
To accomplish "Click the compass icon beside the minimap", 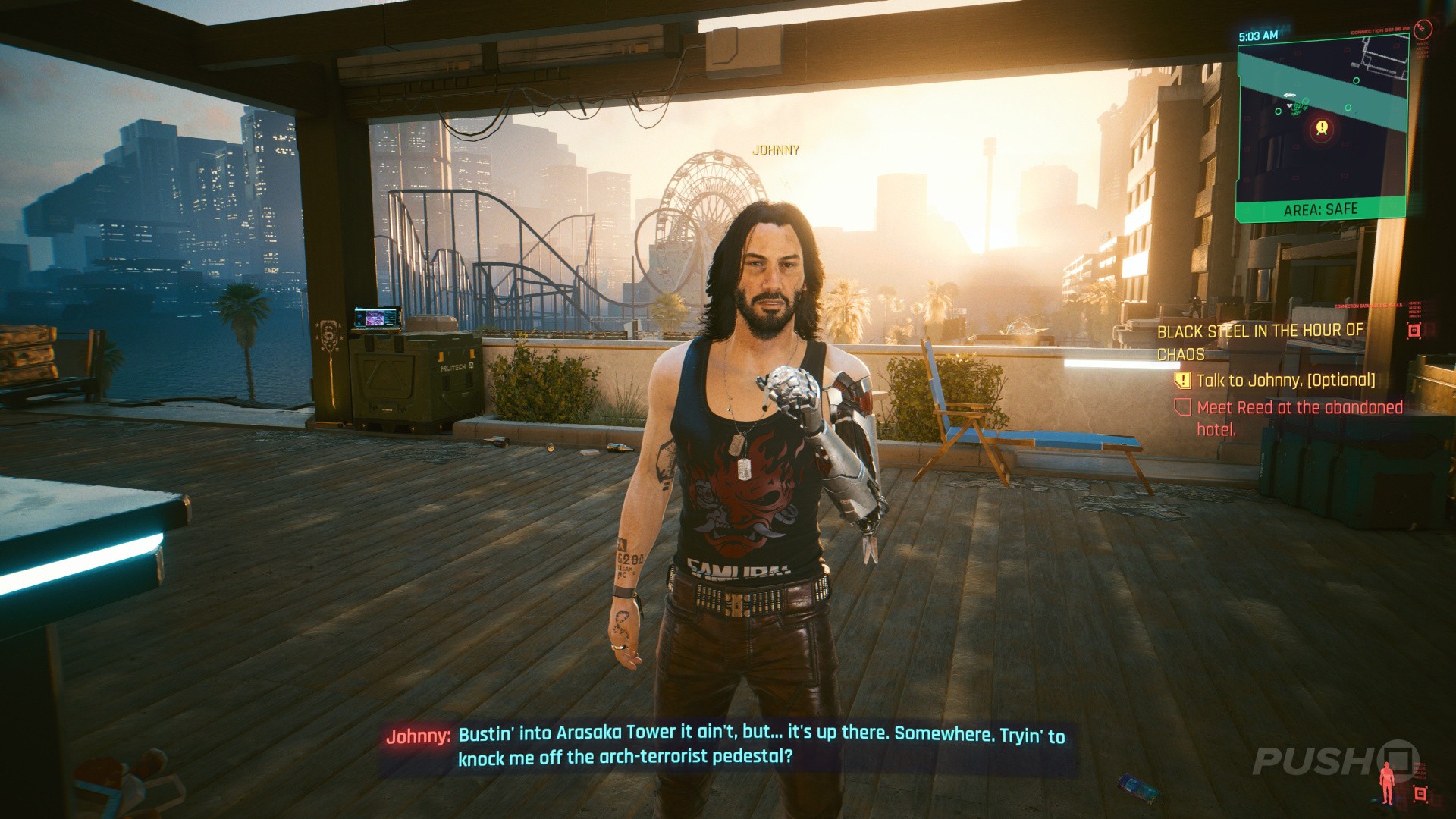I will click(1423, 30).
